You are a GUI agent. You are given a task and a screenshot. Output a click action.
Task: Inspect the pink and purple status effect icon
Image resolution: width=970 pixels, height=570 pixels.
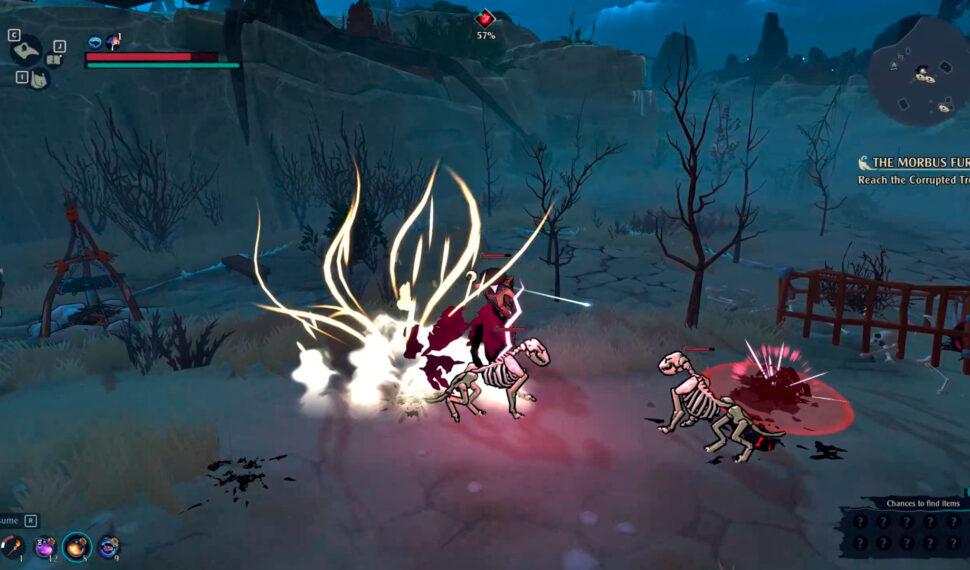click(113, 42)
